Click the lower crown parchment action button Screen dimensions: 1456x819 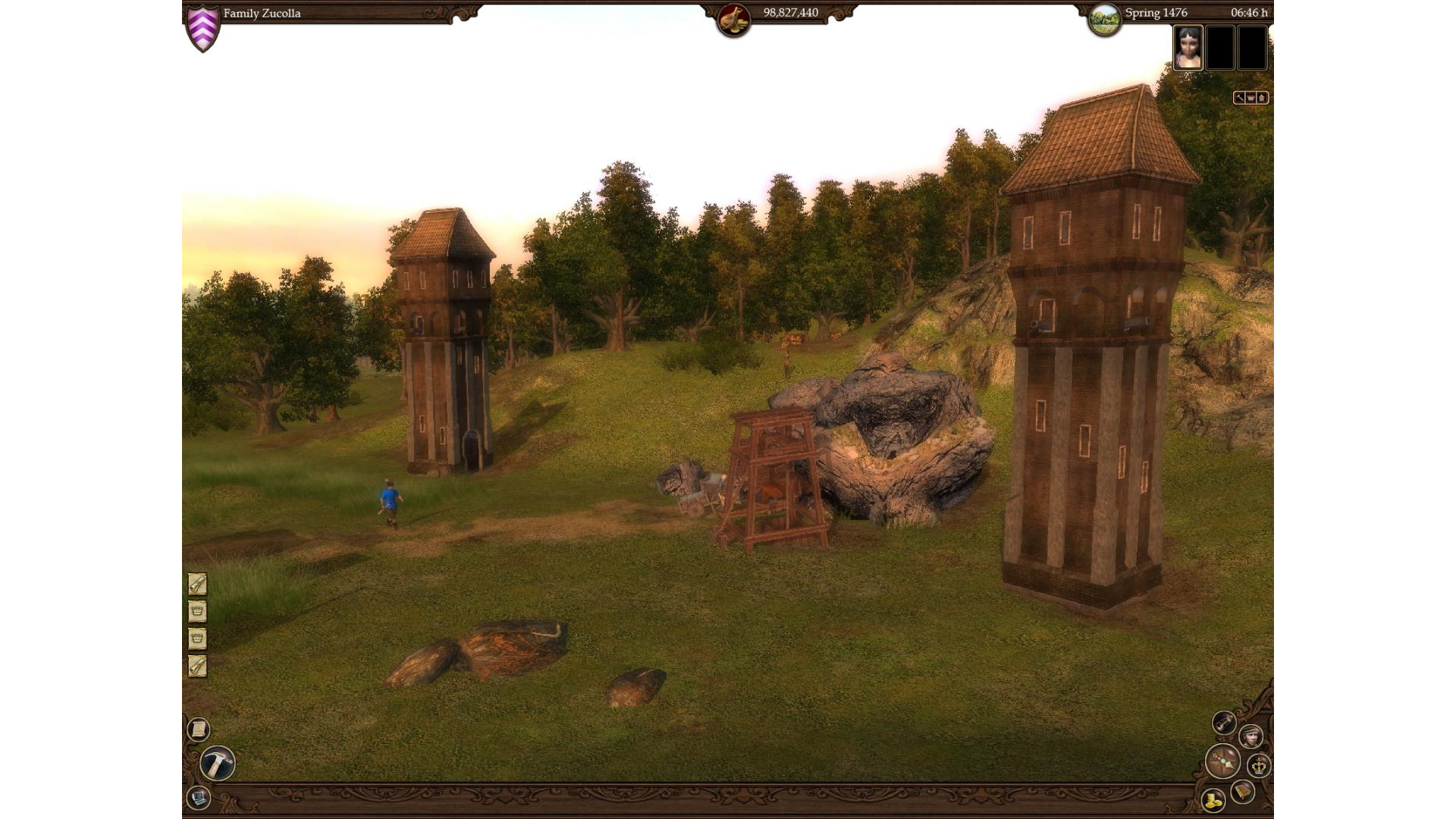(197, 638)
